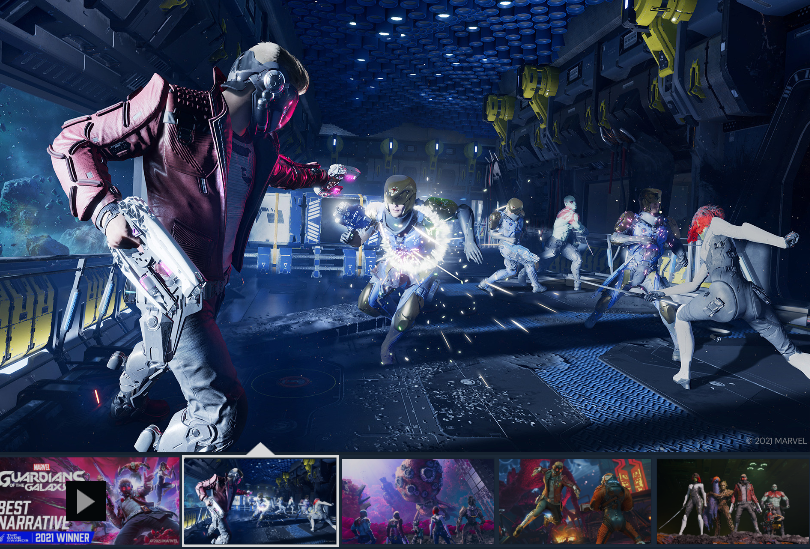This screenshot has width=810, height=549.
Task: Enlarge the main Star-Lord screenshot
Action: click(405, 225)
